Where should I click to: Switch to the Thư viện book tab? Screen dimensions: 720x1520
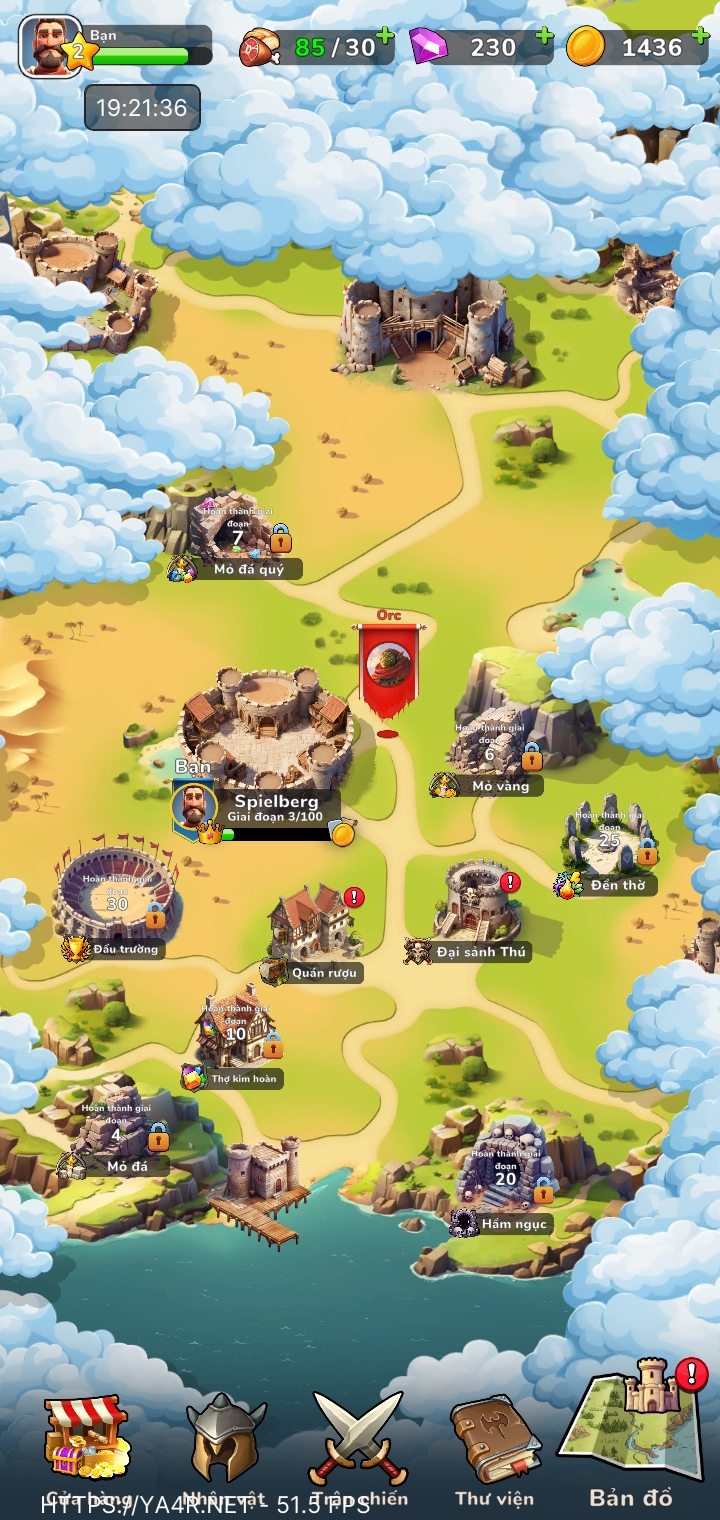tap(495, 1445)
